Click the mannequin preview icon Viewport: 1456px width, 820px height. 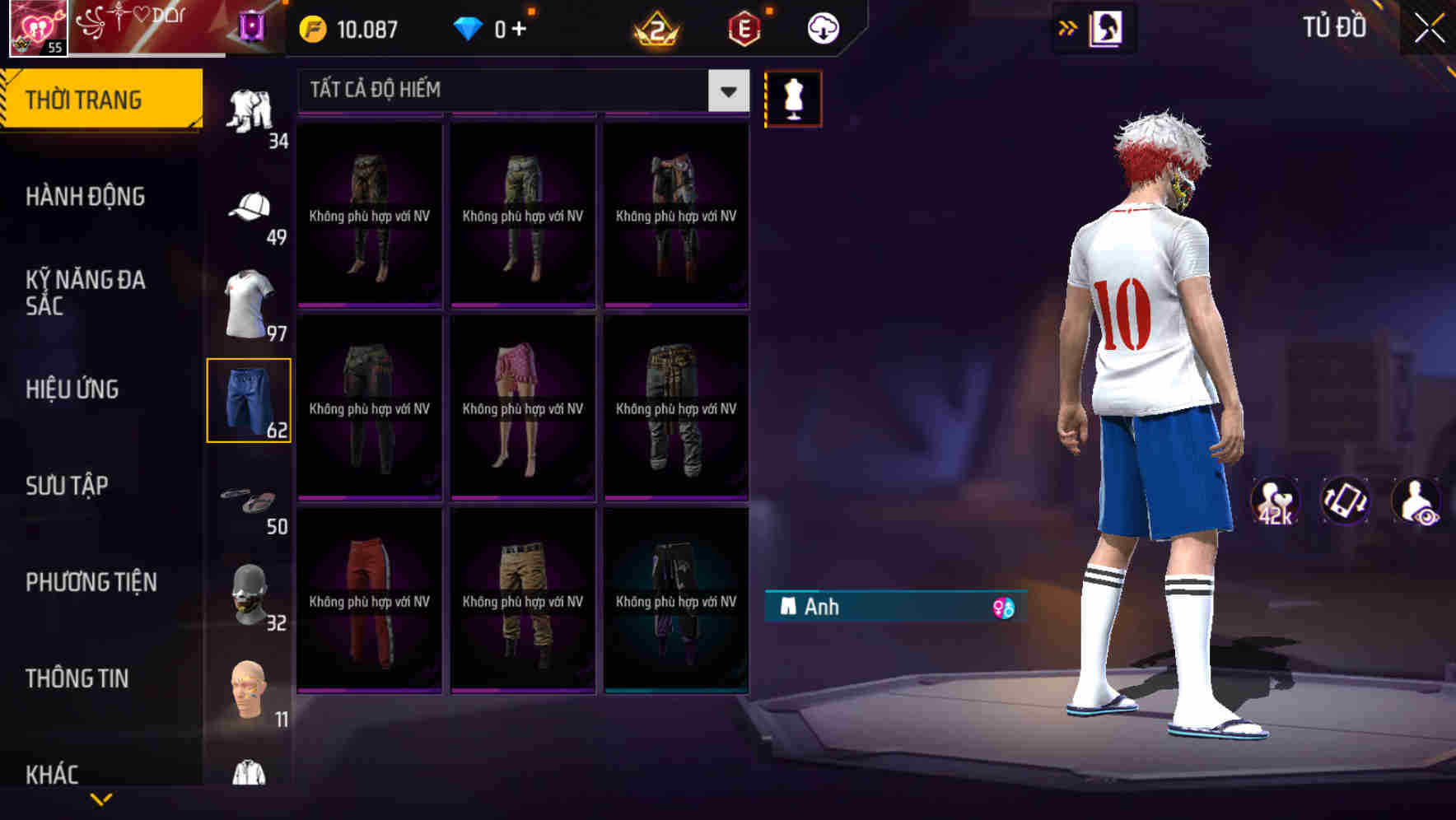(793, 97)
